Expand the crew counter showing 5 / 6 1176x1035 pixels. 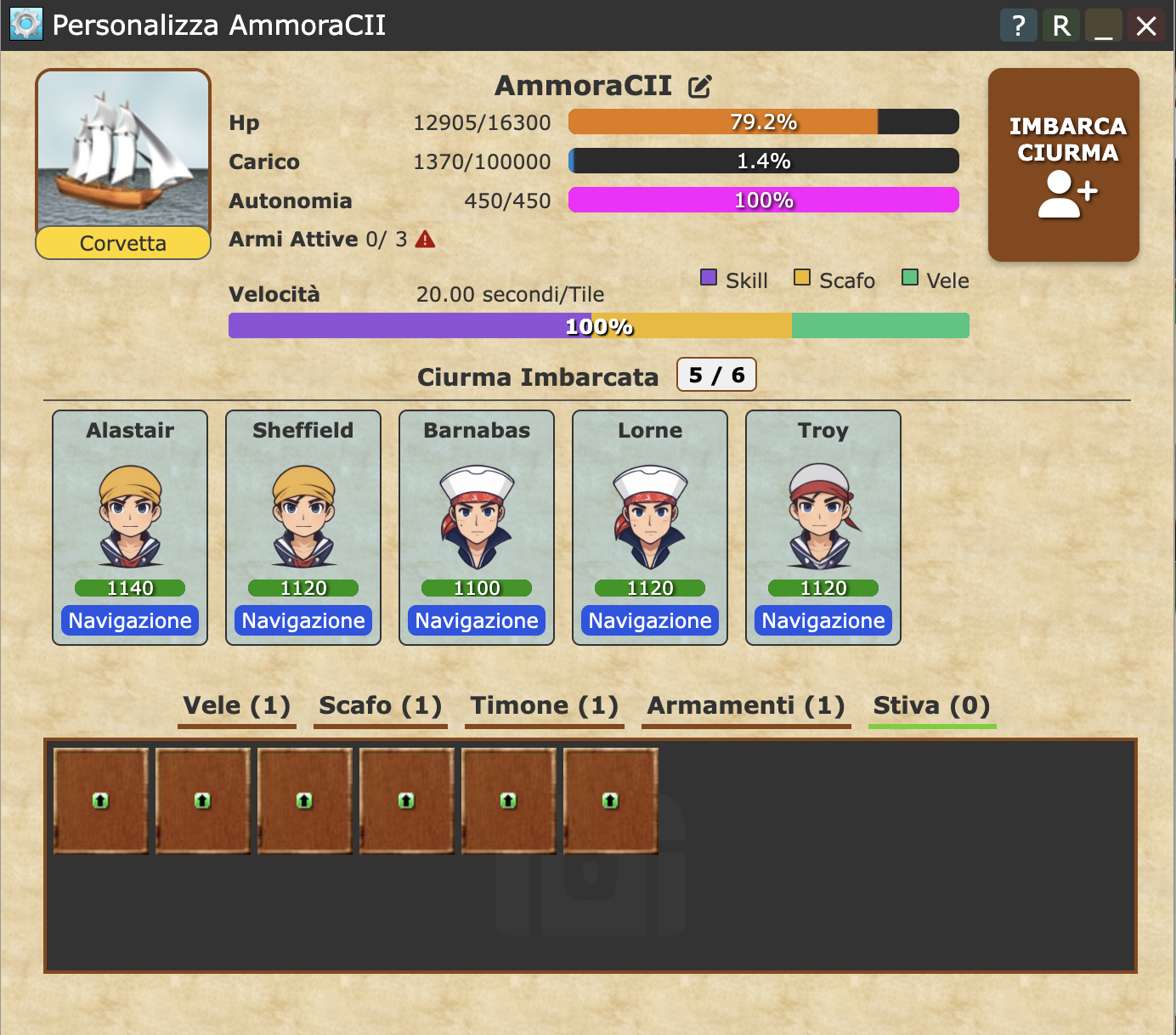click(715, 375)
